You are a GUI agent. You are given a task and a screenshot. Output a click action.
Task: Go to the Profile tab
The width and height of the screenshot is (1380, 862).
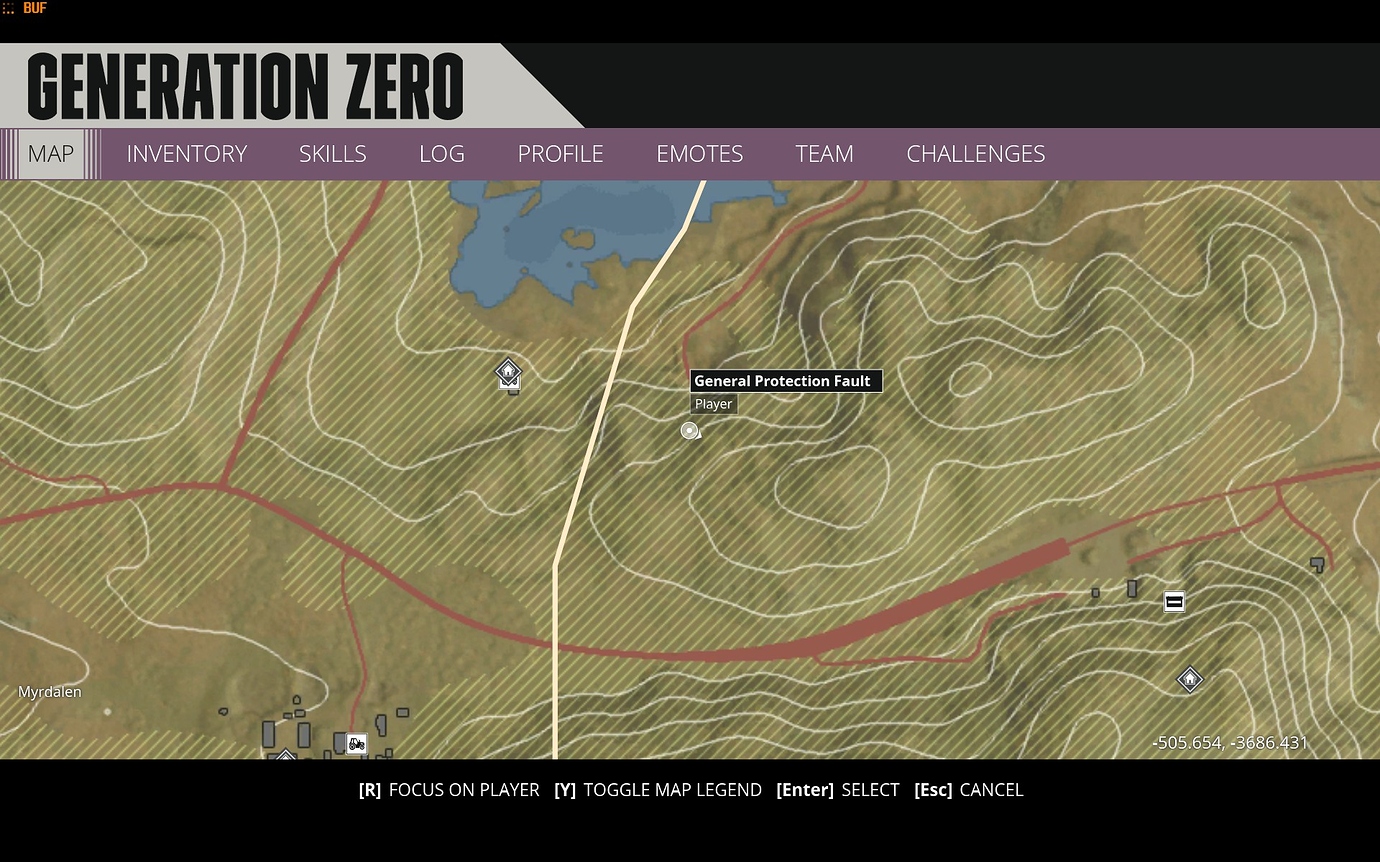click(560, 154)
